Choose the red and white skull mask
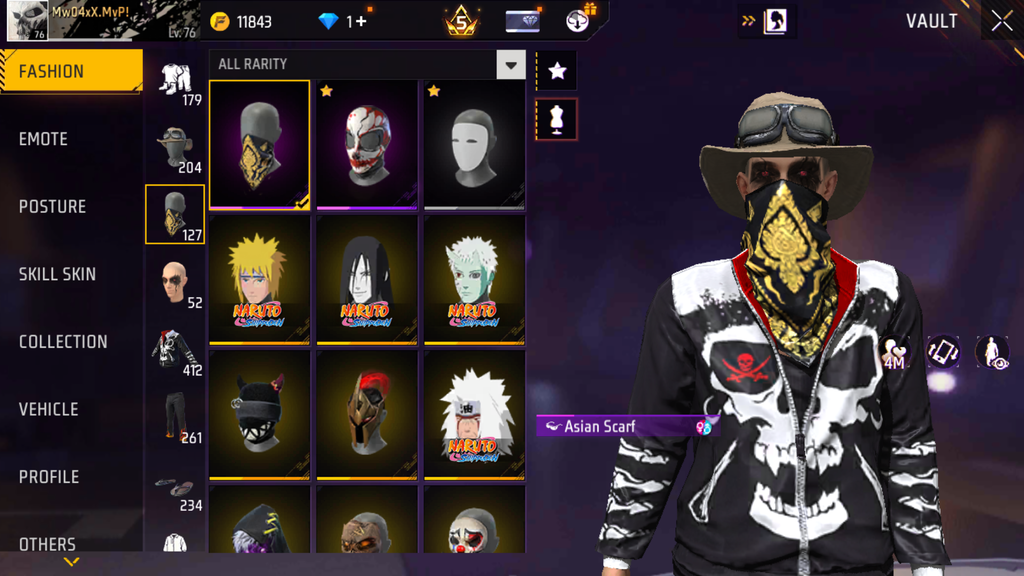Image resolution: width=1024 pixels, height=576 pixels. click(x=367, y=146)
